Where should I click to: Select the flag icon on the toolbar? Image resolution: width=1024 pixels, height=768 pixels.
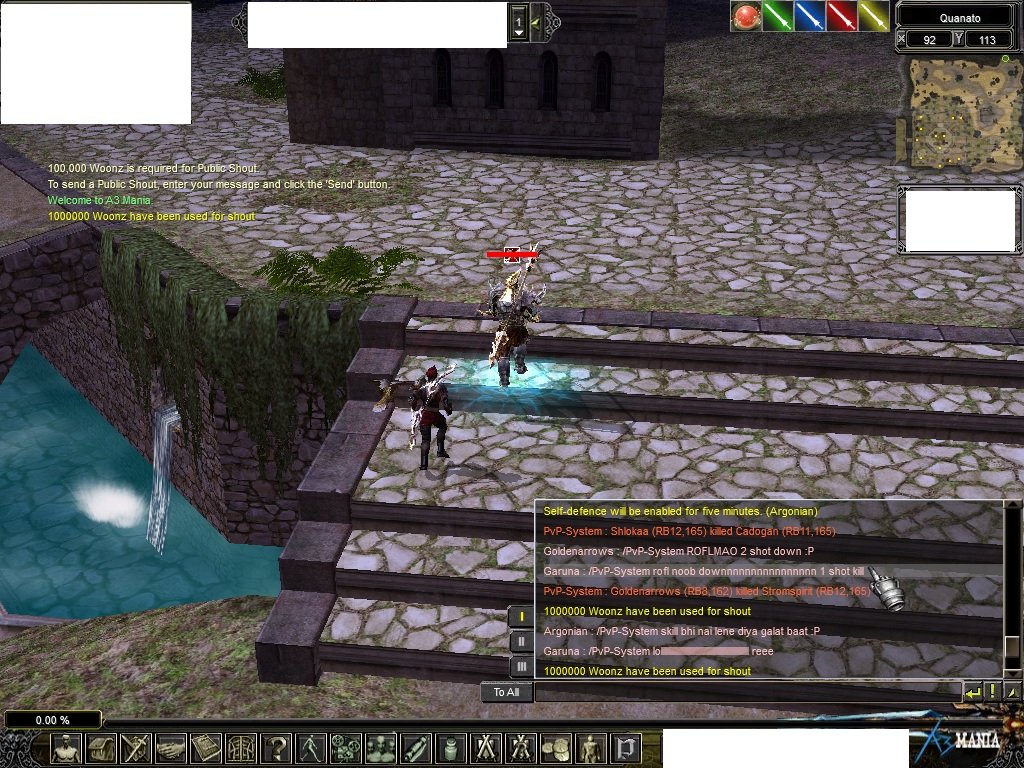click(x=626, y=748)
